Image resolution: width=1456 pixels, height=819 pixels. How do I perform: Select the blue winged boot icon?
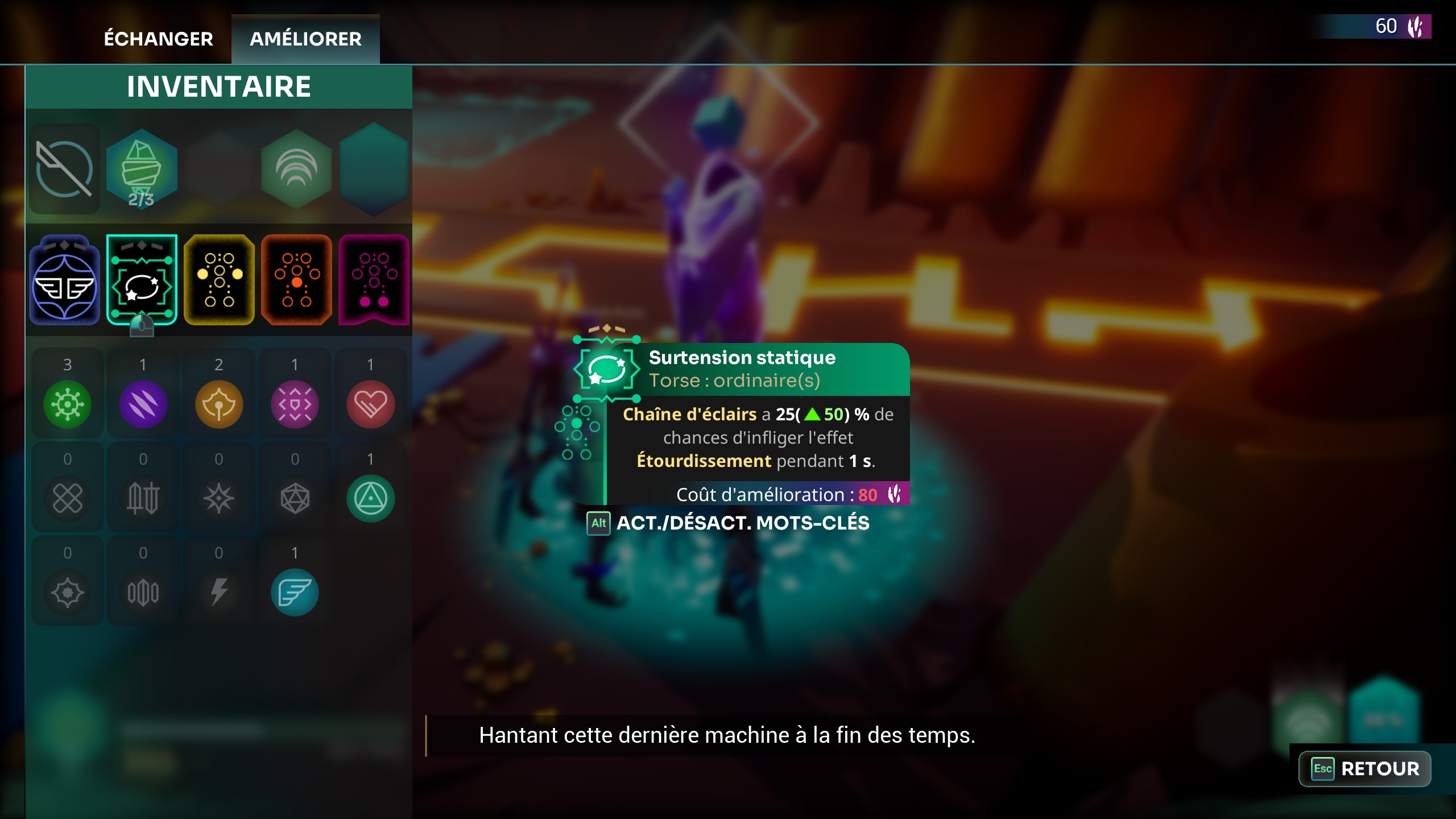tap(295, 593)
